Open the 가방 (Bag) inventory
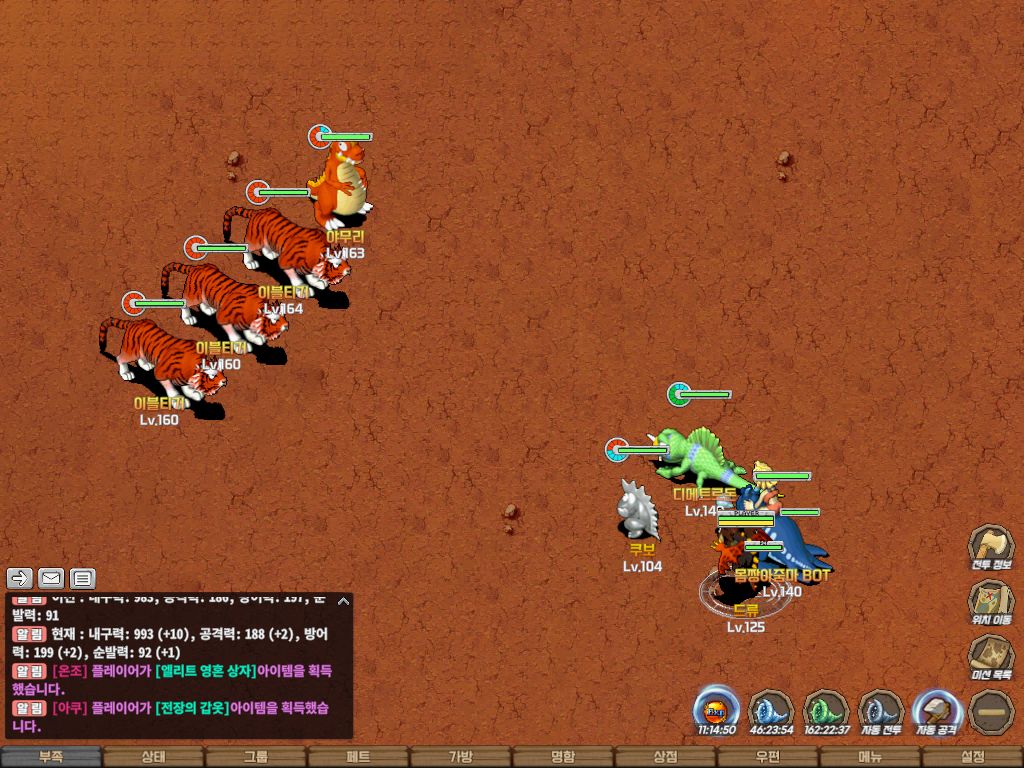This screenshot has width=1024, height=768. click(x=460, y=757)
